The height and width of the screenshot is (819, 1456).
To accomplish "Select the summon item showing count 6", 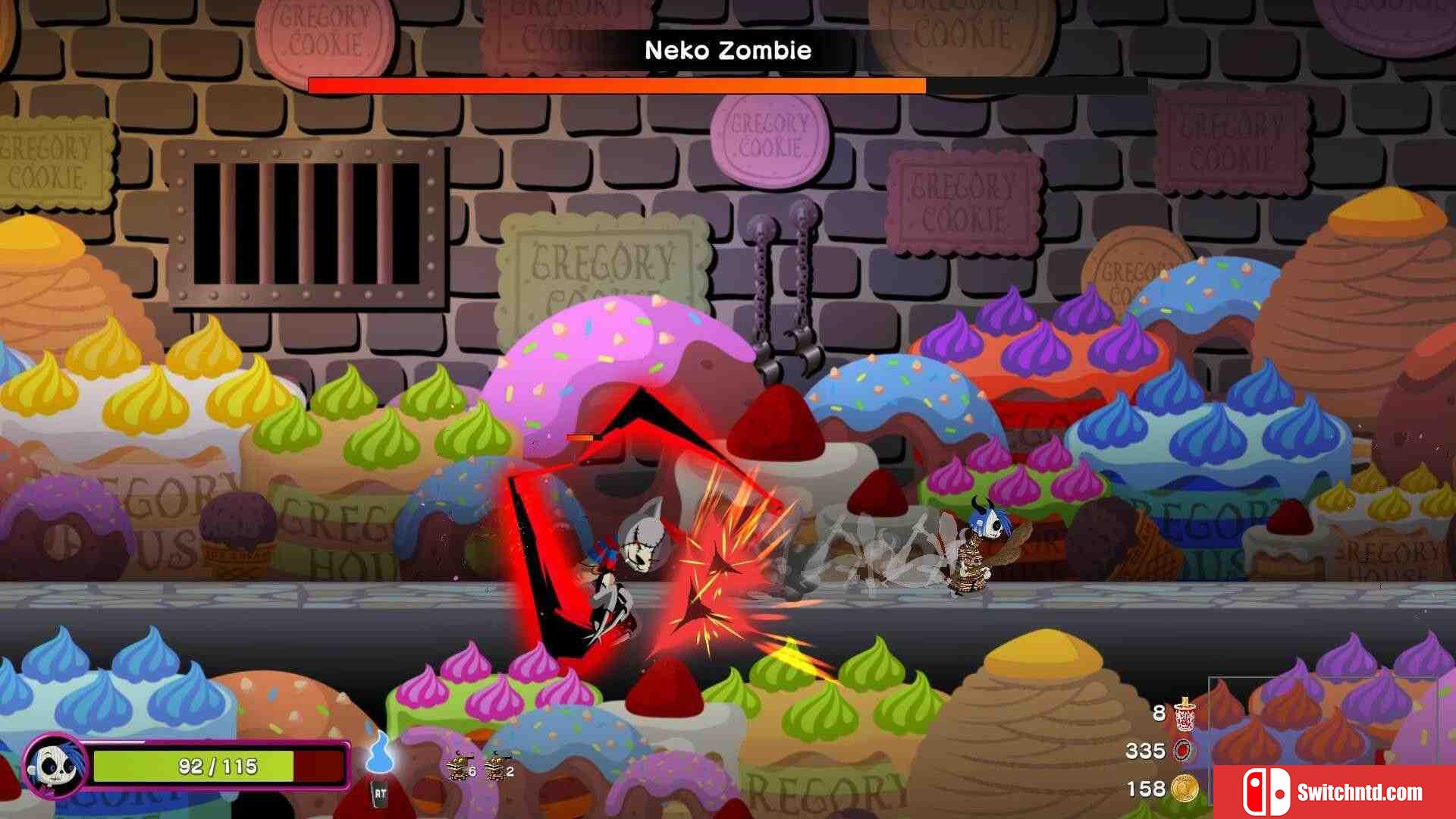I will pos(459,767).
